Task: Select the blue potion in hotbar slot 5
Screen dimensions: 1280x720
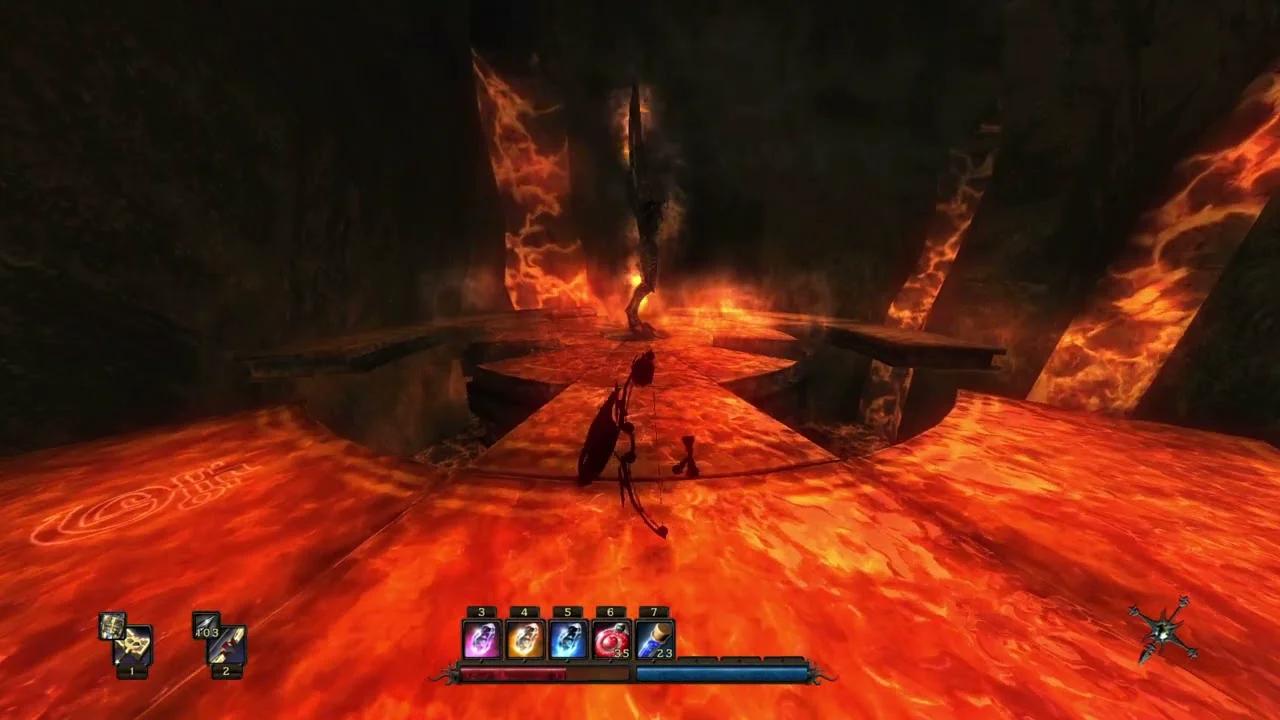Action: pyautogui.click(x=567, y=637)
